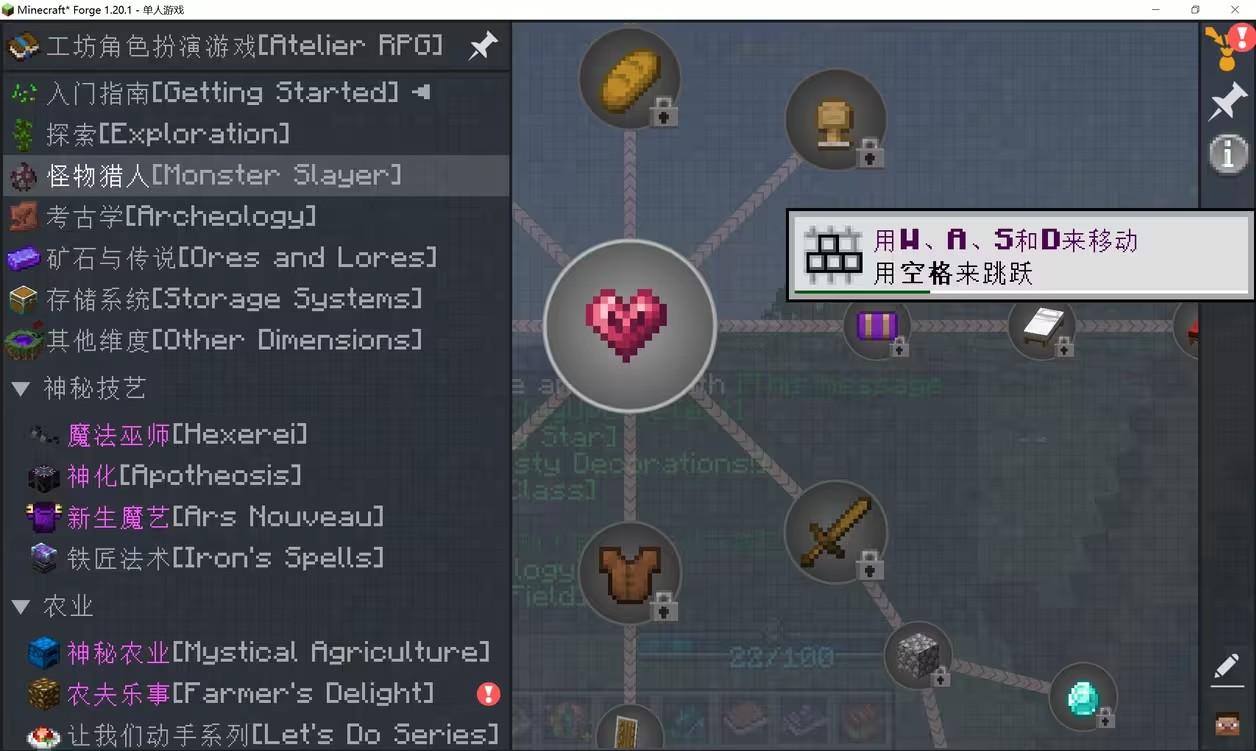
Task: Open the locked bread quest node
Action: click(630, 78)
